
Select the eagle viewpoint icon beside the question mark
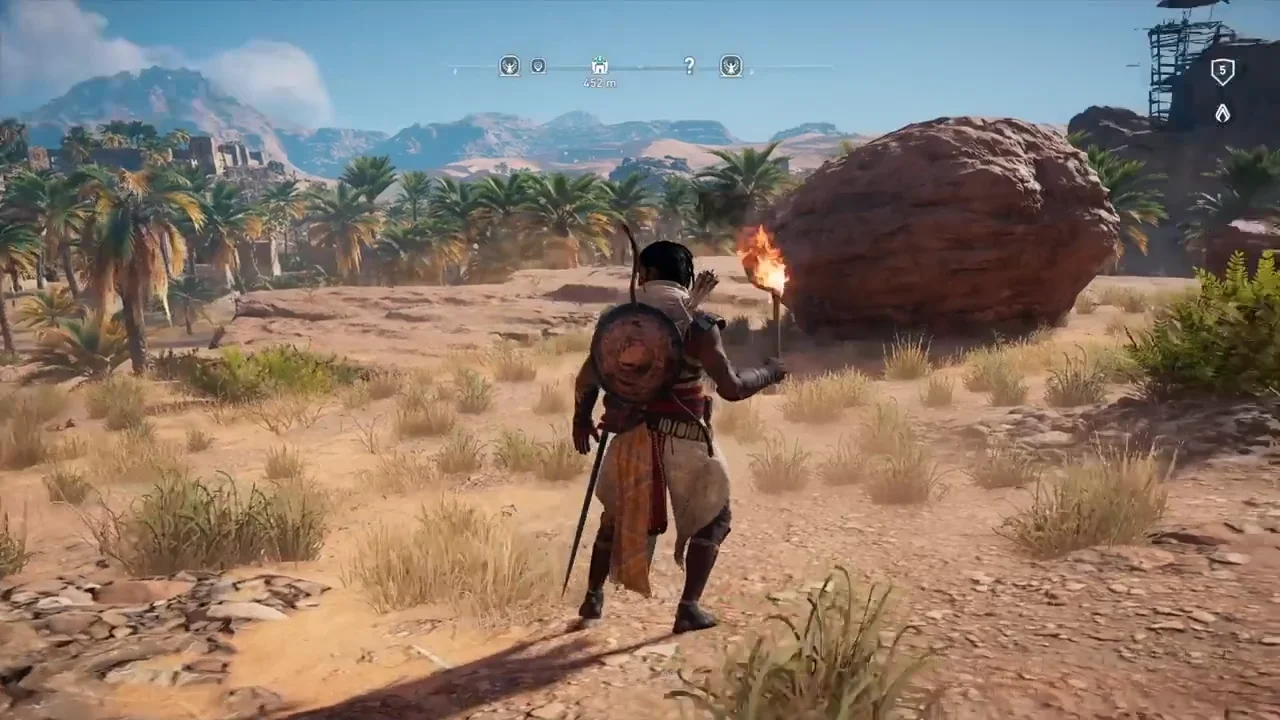point(731,66)
